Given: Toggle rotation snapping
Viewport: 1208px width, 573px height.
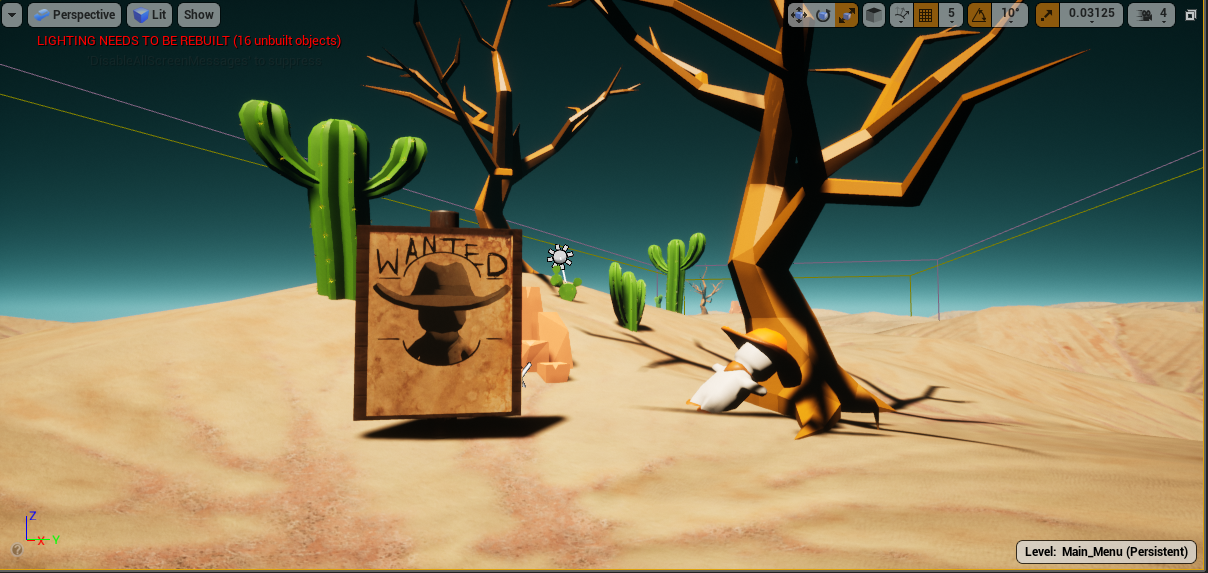Looking at the screenshot, I should click(978, 15).
